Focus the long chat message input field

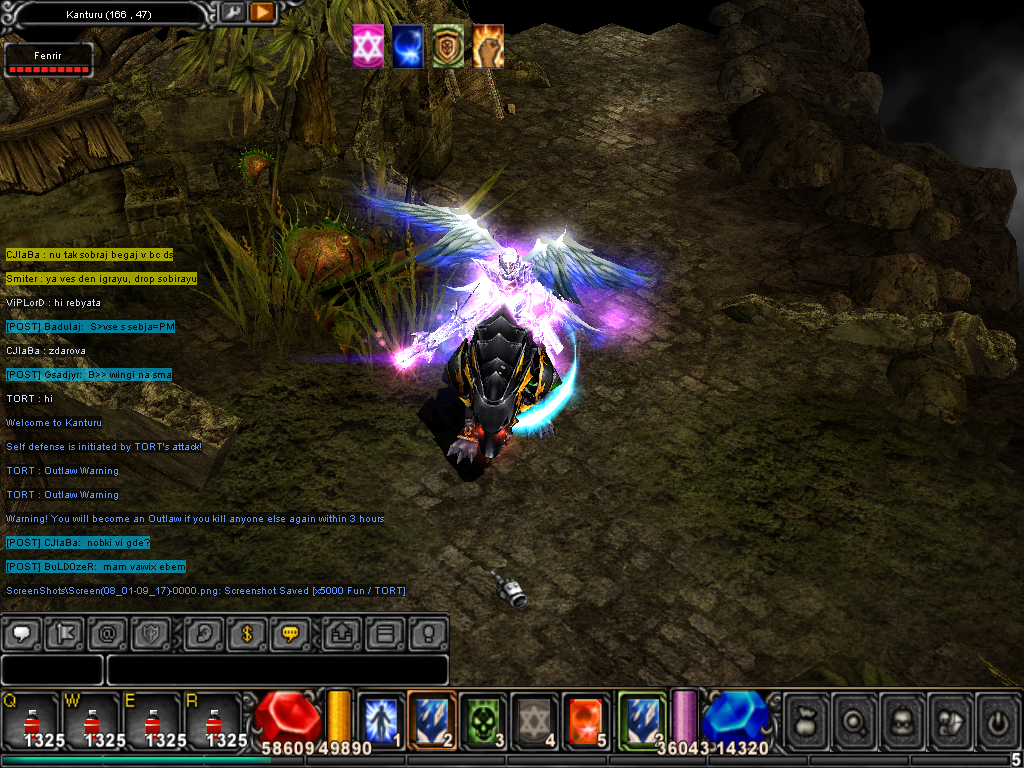point(277,669)
